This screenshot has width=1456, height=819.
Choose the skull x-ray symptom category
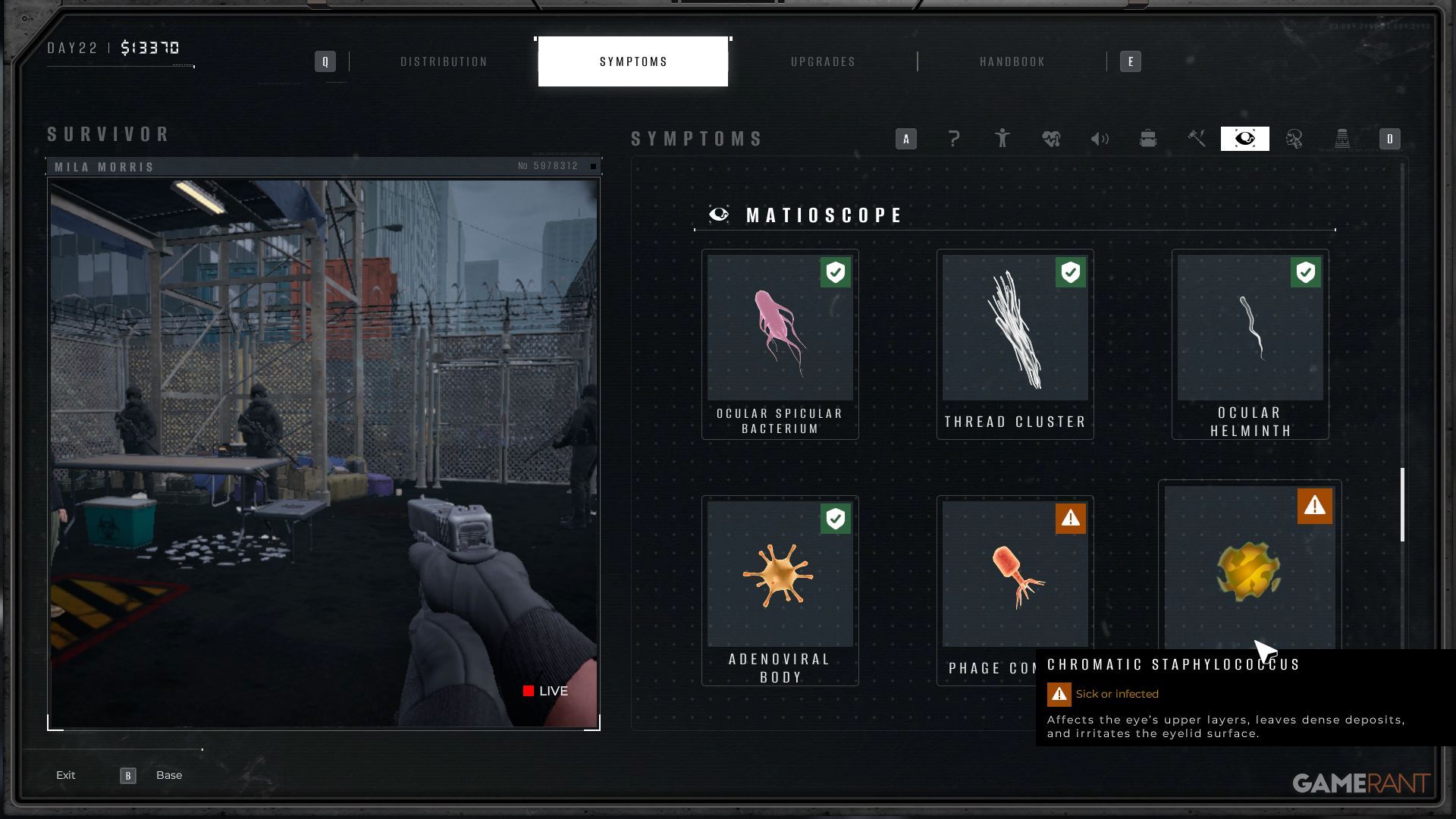[1294, 139]
